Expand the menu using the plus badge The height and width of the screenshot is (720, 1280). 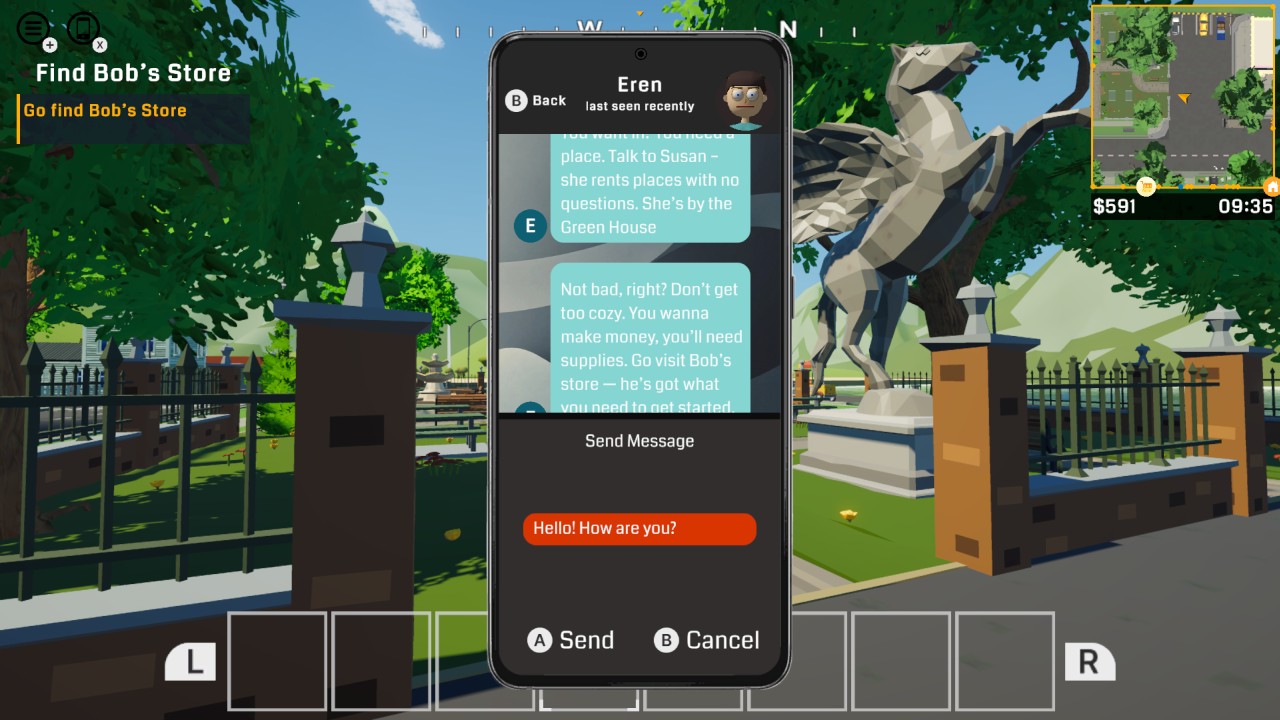48,45
